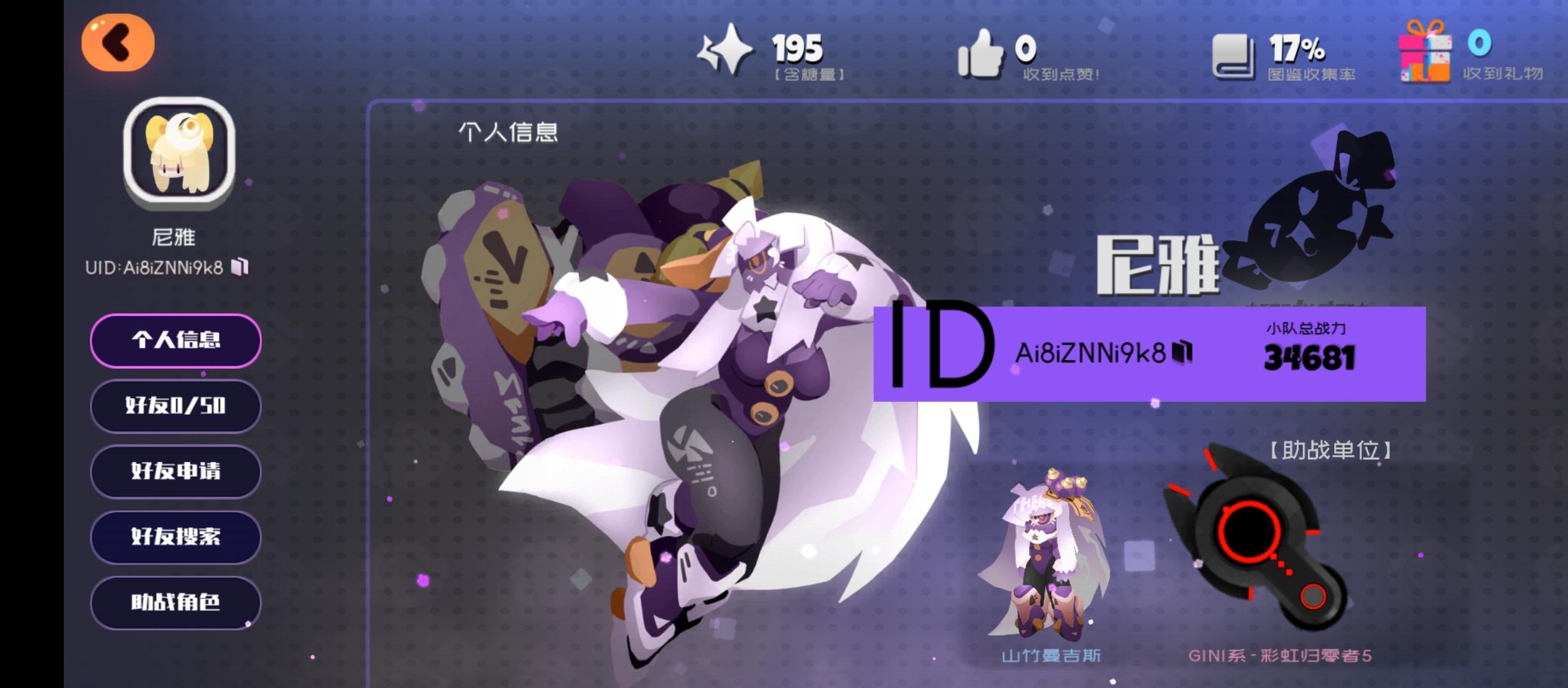Viewport: 1568px width, 688px height.
Task: Click the 17% collection progress indicator
Action: pos(1298,48)
